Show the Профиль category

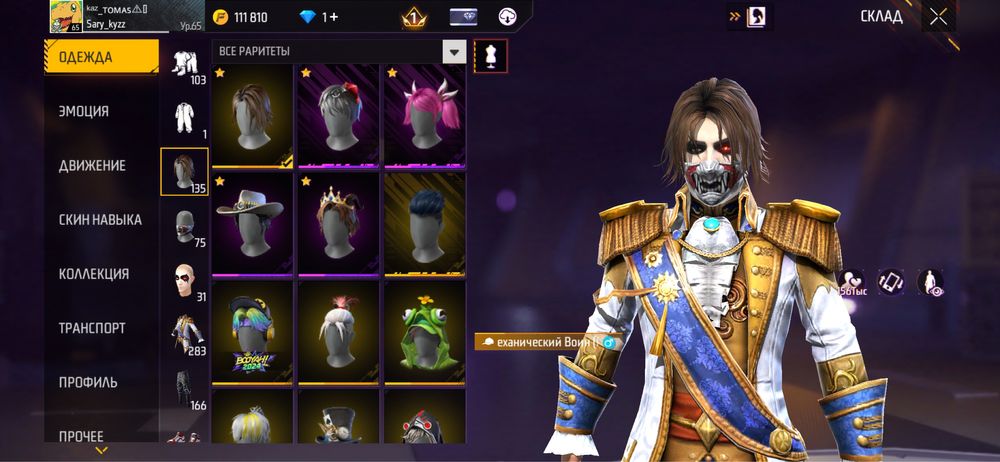click(x=88, y=381)
